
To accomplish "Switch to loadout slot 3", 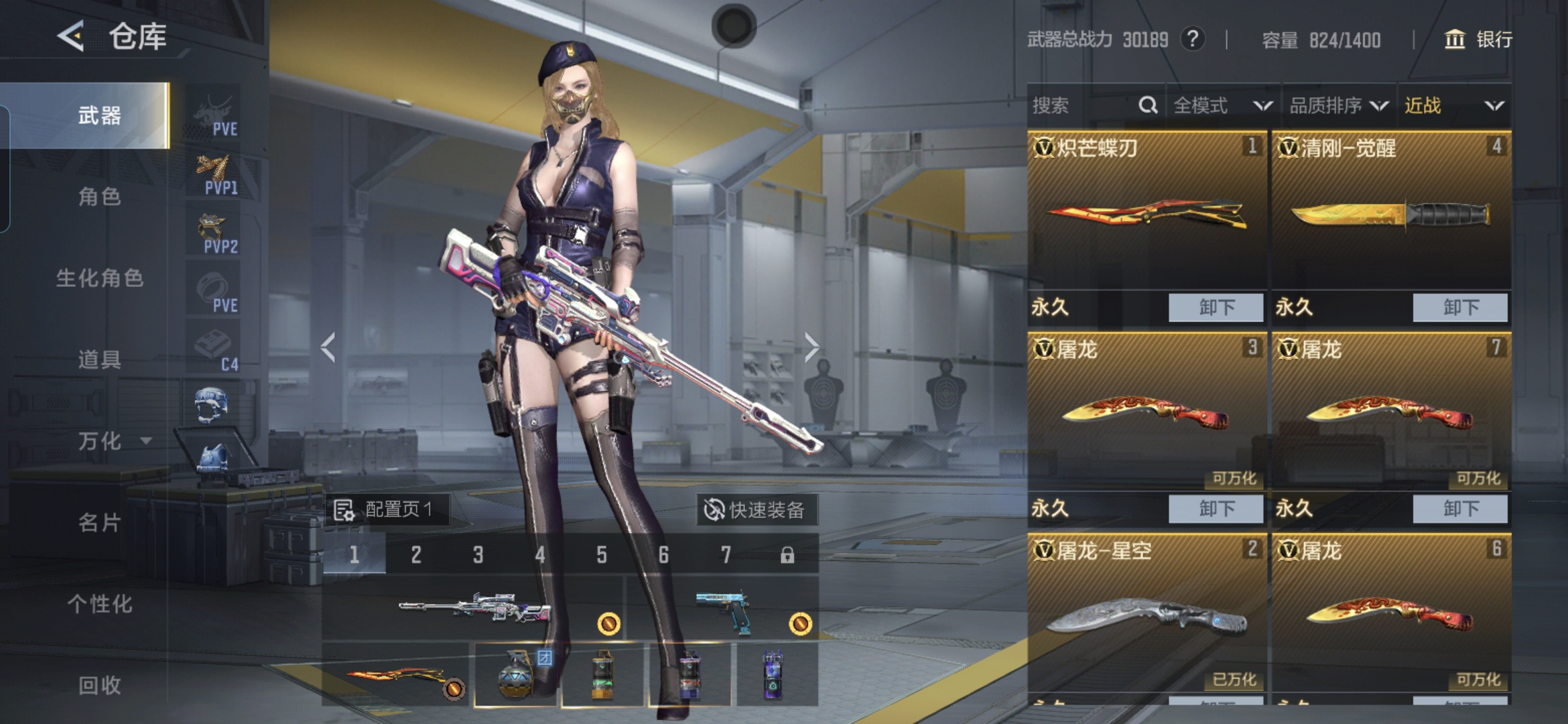I will click(478, 555).
